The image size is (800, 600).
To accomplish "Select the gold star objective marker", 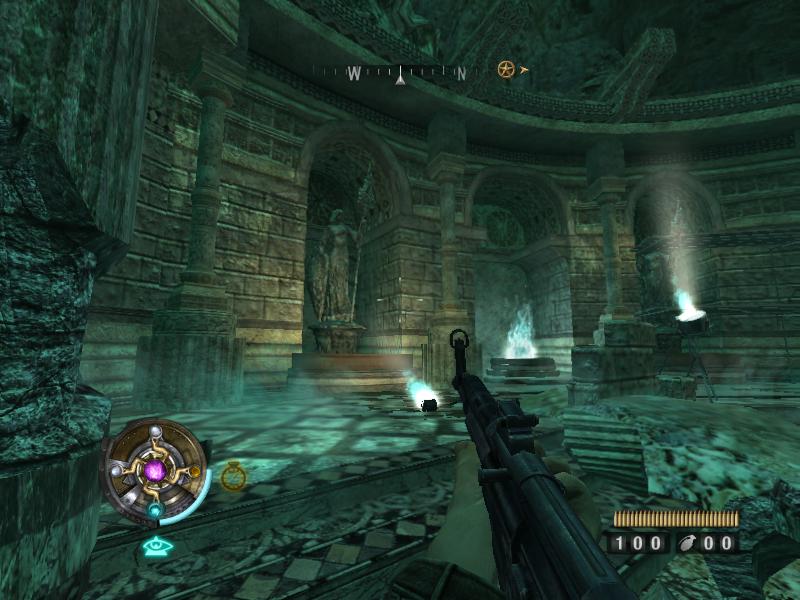I will 506,69.
